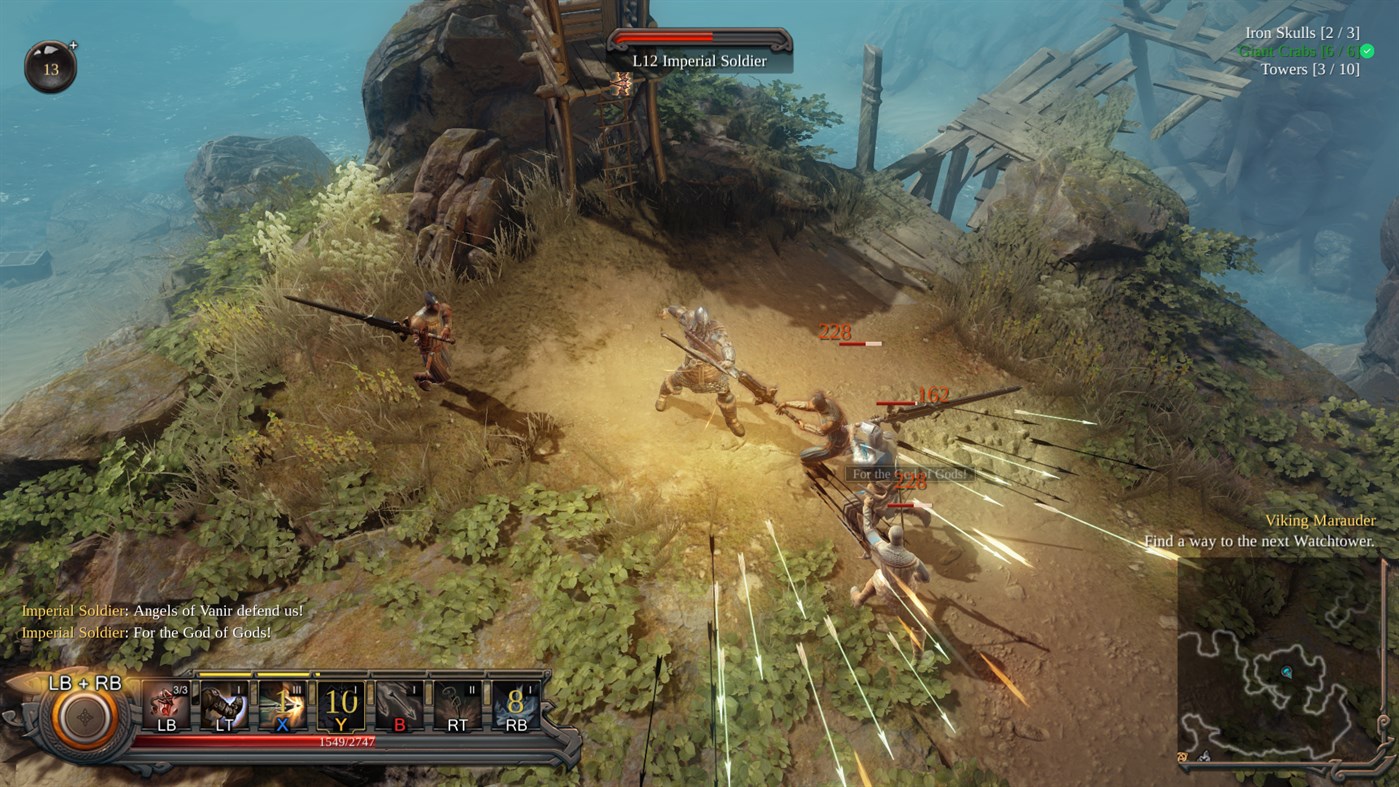
Task: Click the completed Giant Crabs objective text
Action: [1300, 50]
